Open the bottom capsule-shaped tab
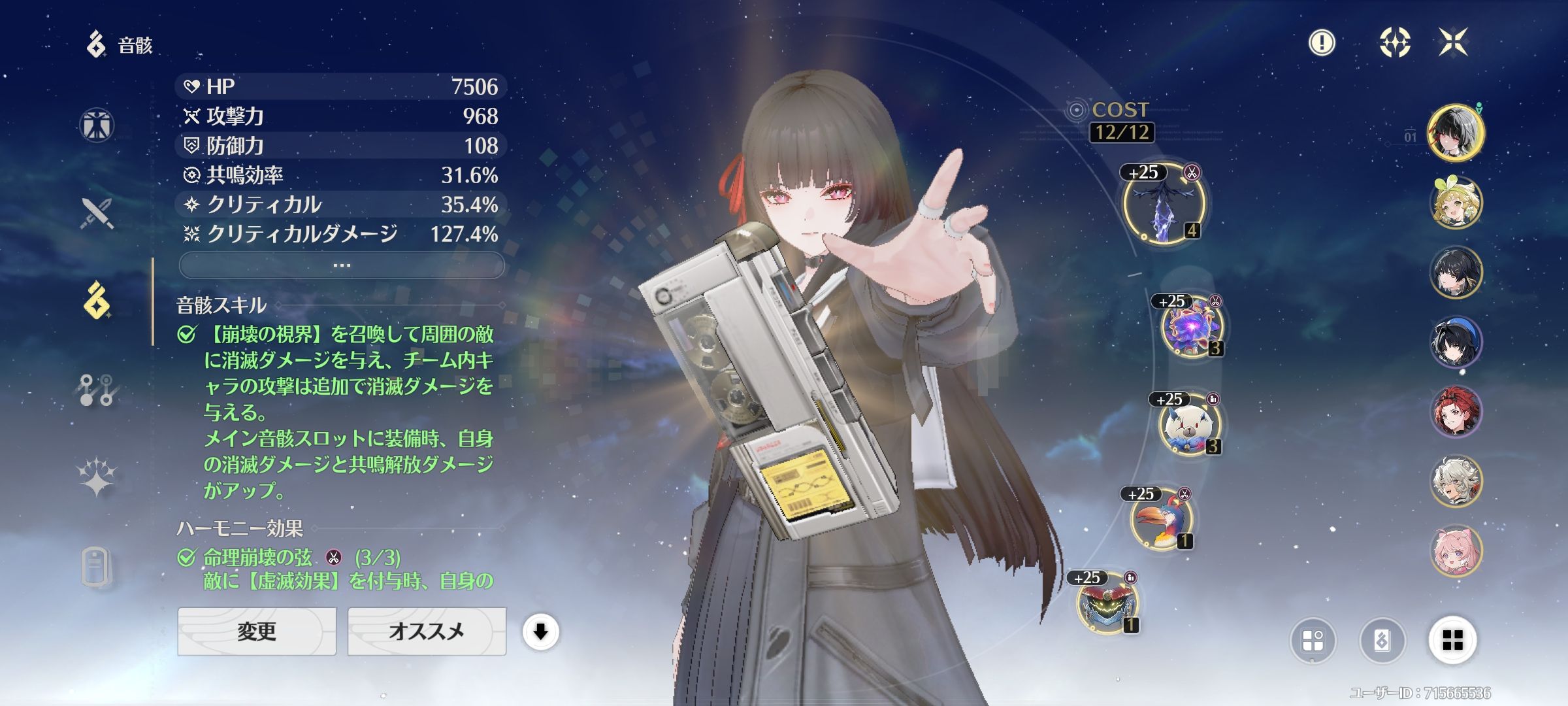The image size is (1568, 706). pyautogui.click(x=96, y=566)
